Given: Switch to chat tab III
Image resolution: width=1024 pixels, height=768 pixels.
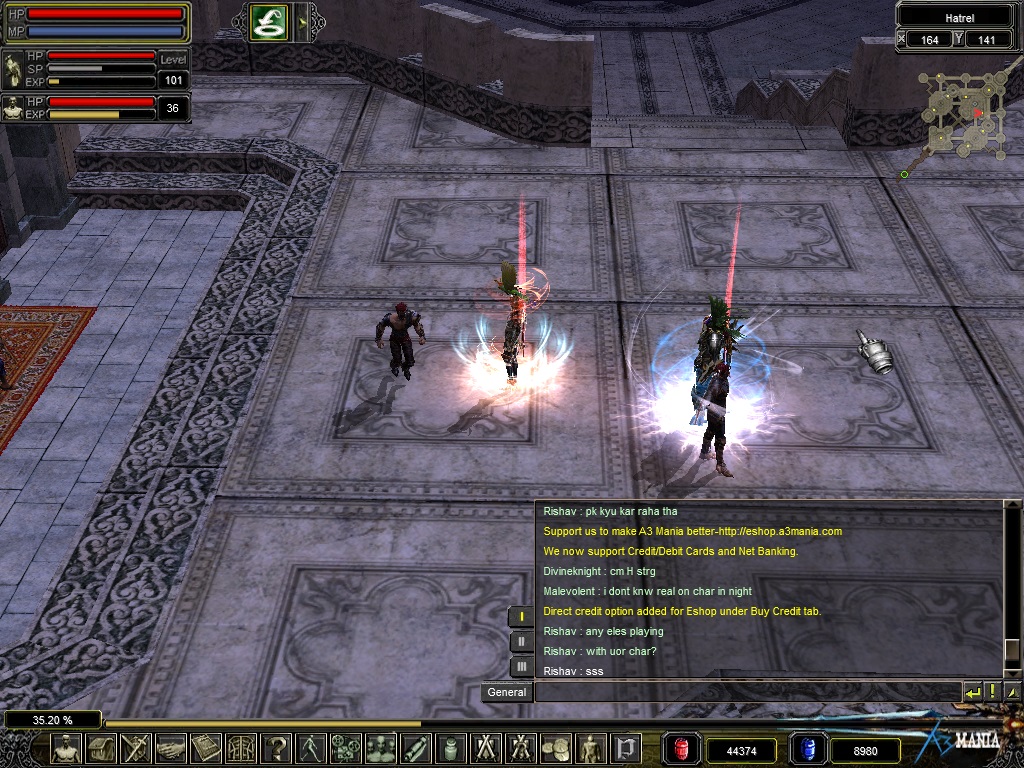Looking at the screenshot, I should (x=521, y=666).
